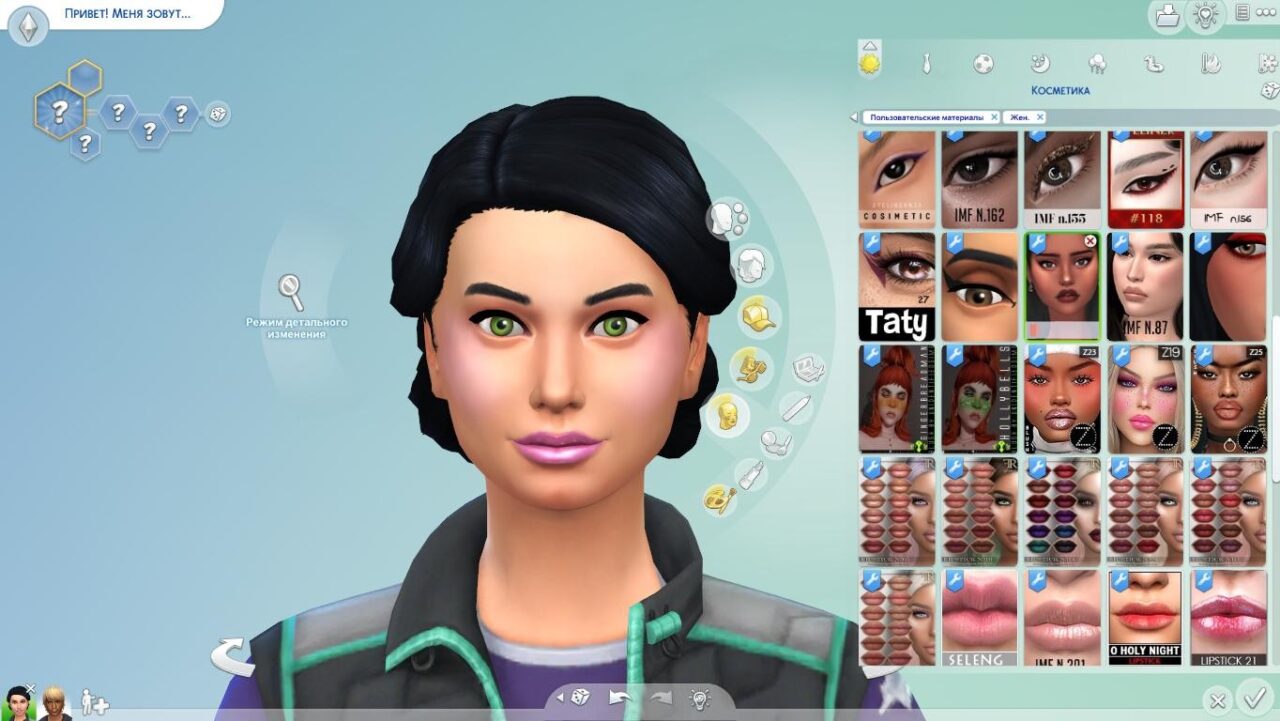The image size is (1280, 721).
Task: Add a new Sim to household
Action: (94, 702)
